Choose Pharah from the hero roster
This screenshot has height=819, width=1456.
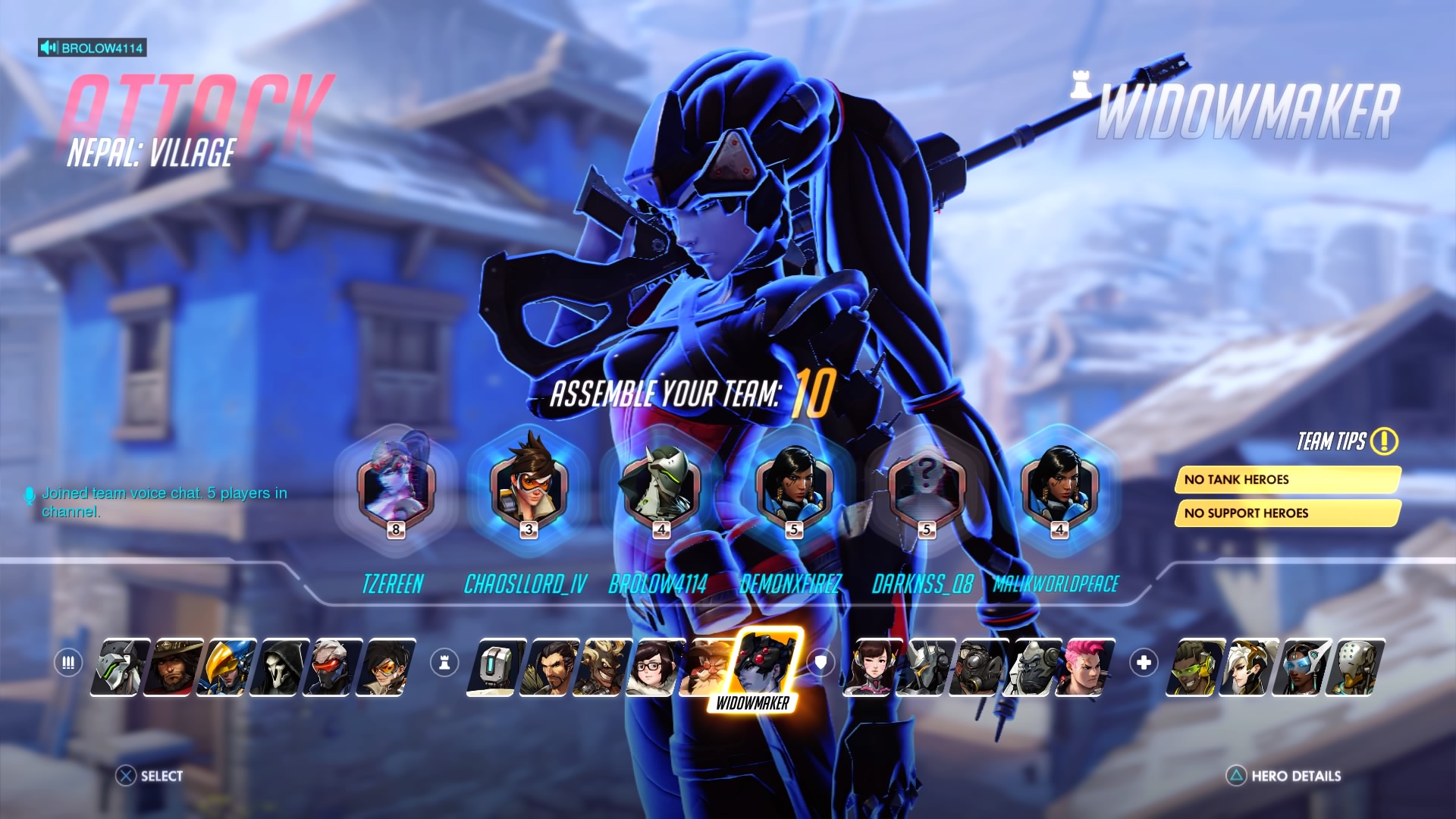(227, 667)
